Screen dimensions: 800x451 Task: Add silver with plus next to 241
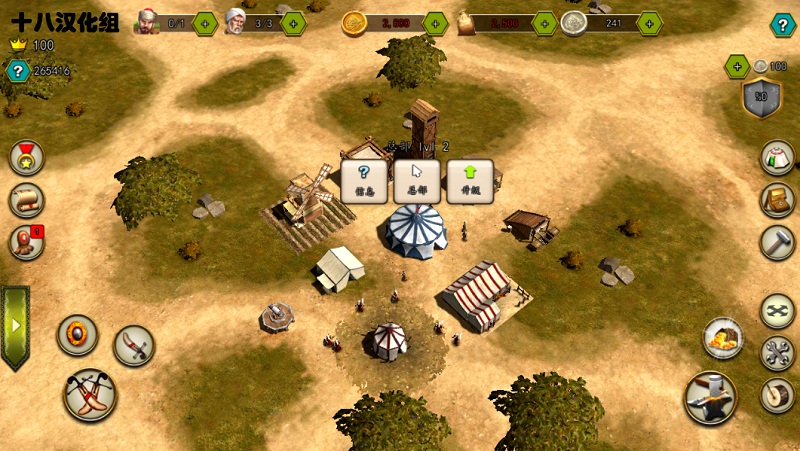[x=649, y=23]
